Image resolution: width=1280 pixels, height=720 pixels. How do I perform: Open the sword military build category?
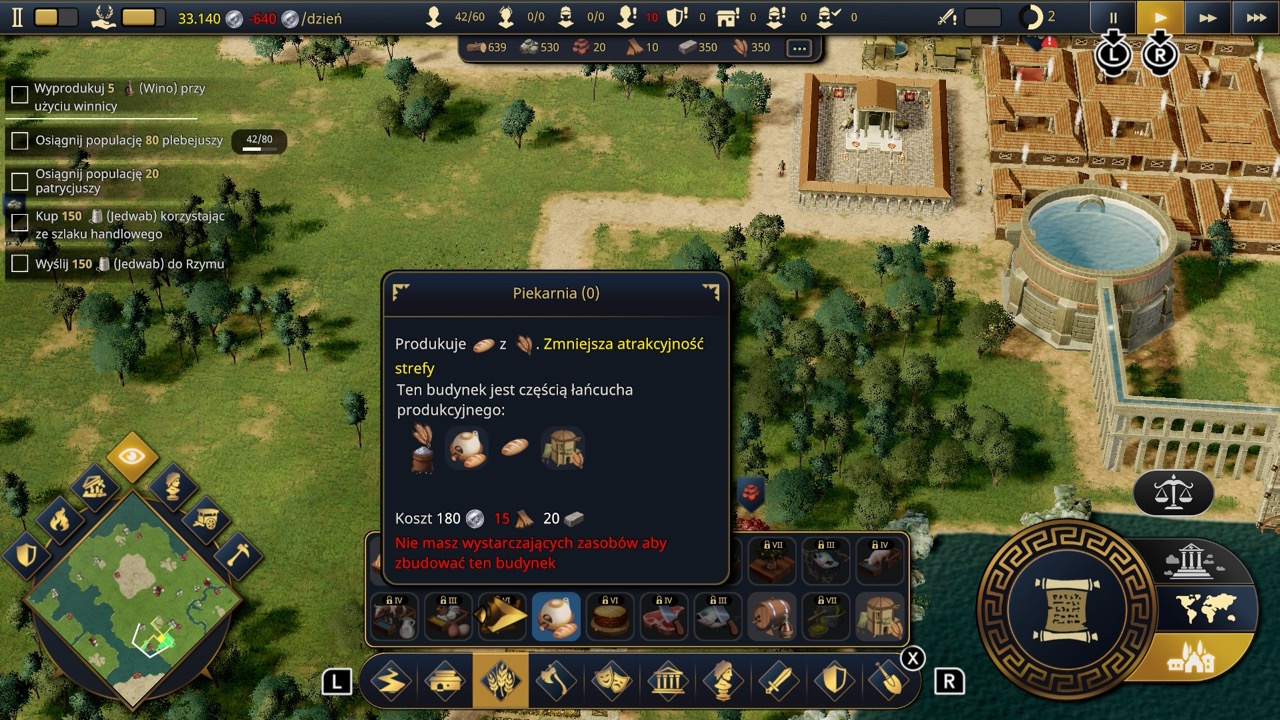coord(778,682)
